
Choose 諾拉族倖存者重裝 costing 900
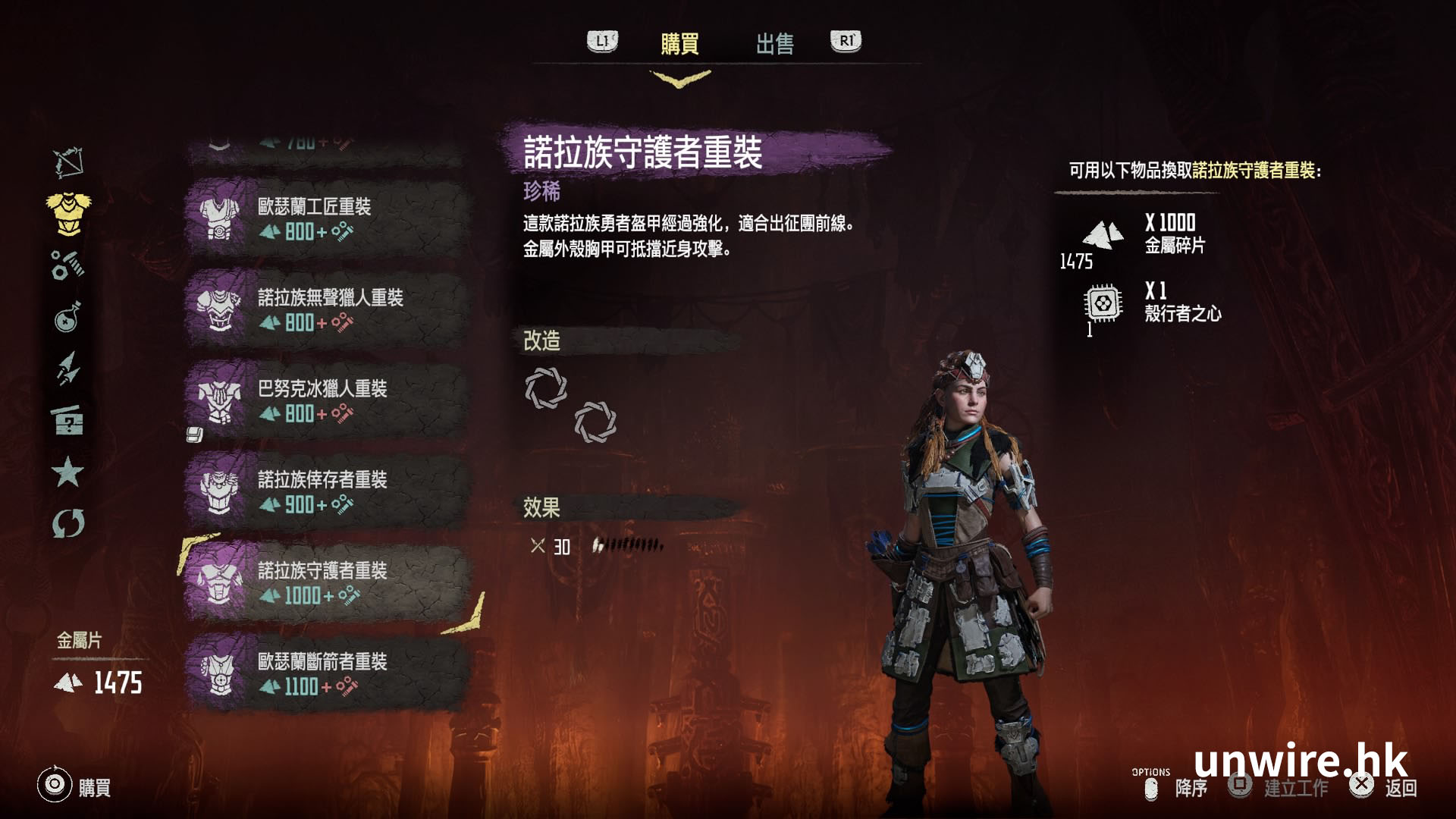pyautogui.click(x=326, y=491)
